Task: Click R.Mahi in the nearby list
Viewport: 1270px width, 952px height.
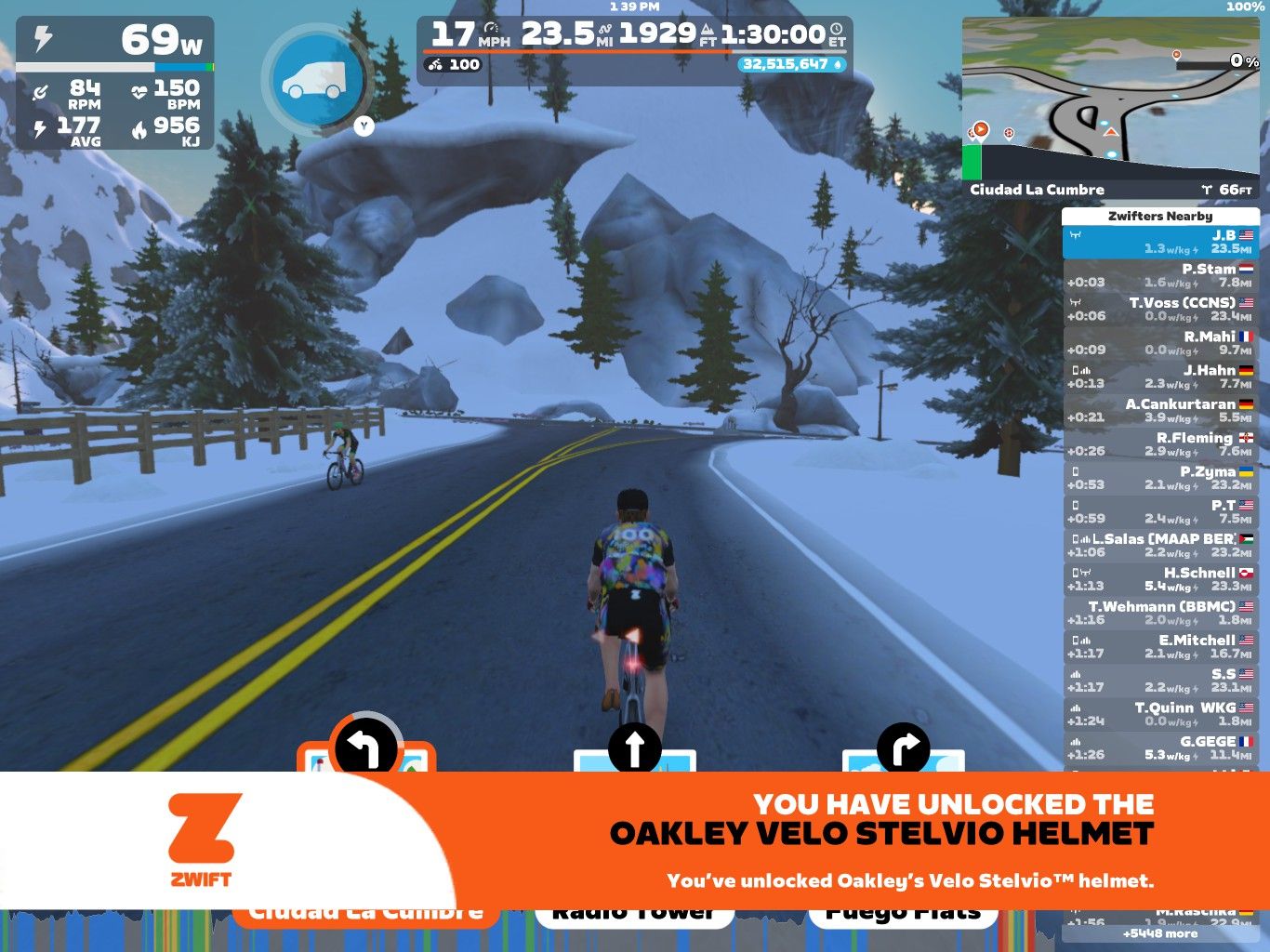Action: tap(1159, 343)
